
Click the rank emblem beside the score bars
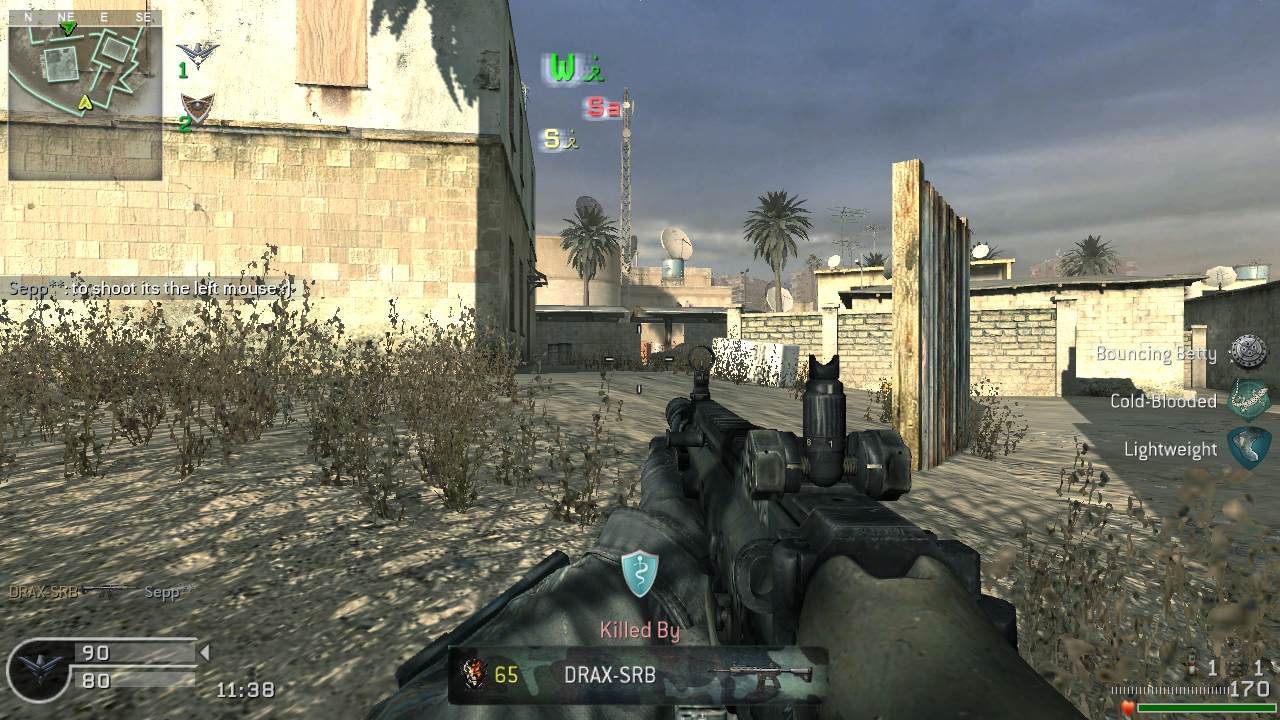click(x=38, y=668)
